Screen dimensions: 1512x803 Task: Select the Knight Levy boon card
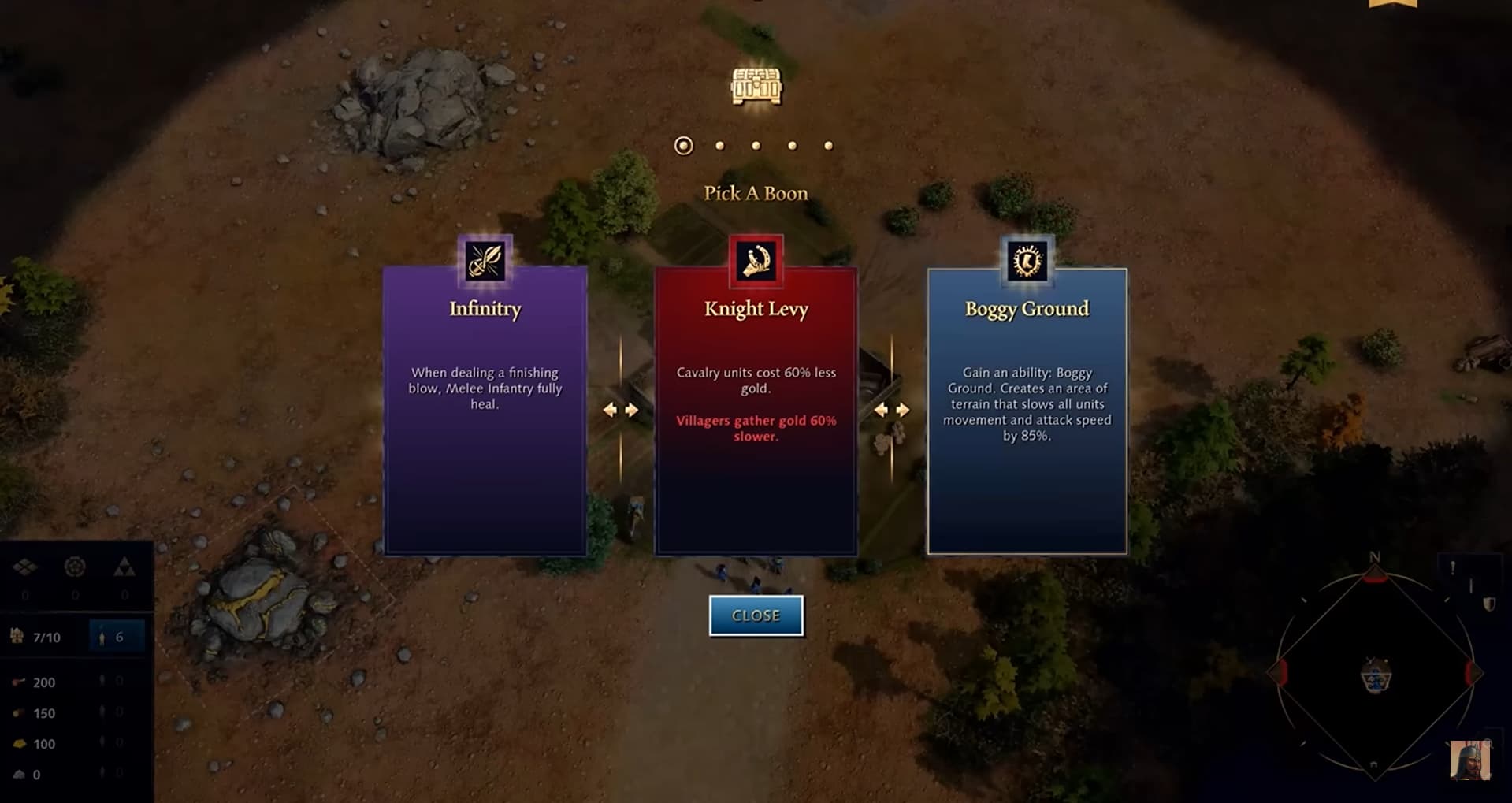coord(756,410)
